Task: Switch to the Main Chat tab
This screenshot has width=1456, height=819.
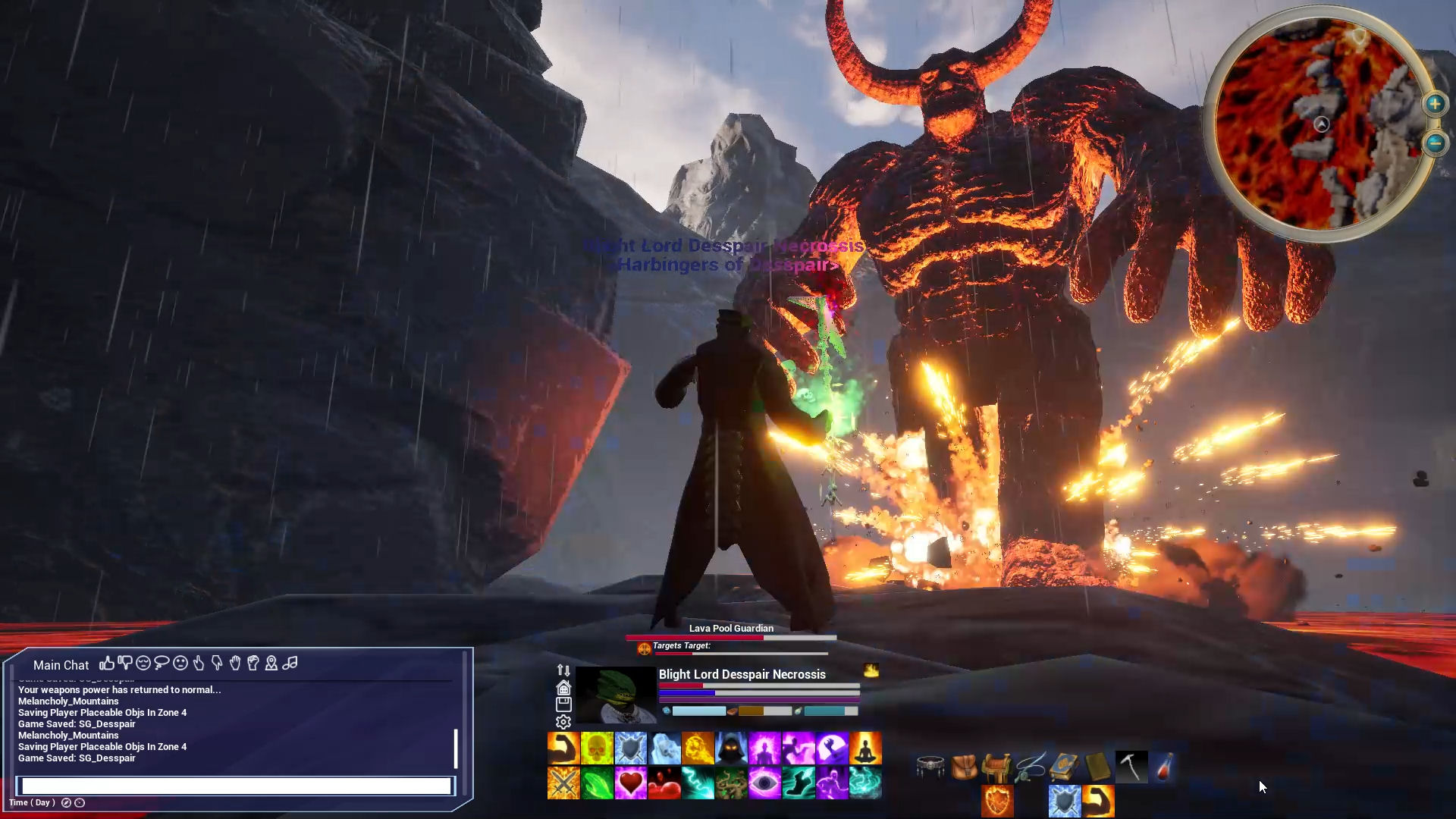Action: [61, 665]
